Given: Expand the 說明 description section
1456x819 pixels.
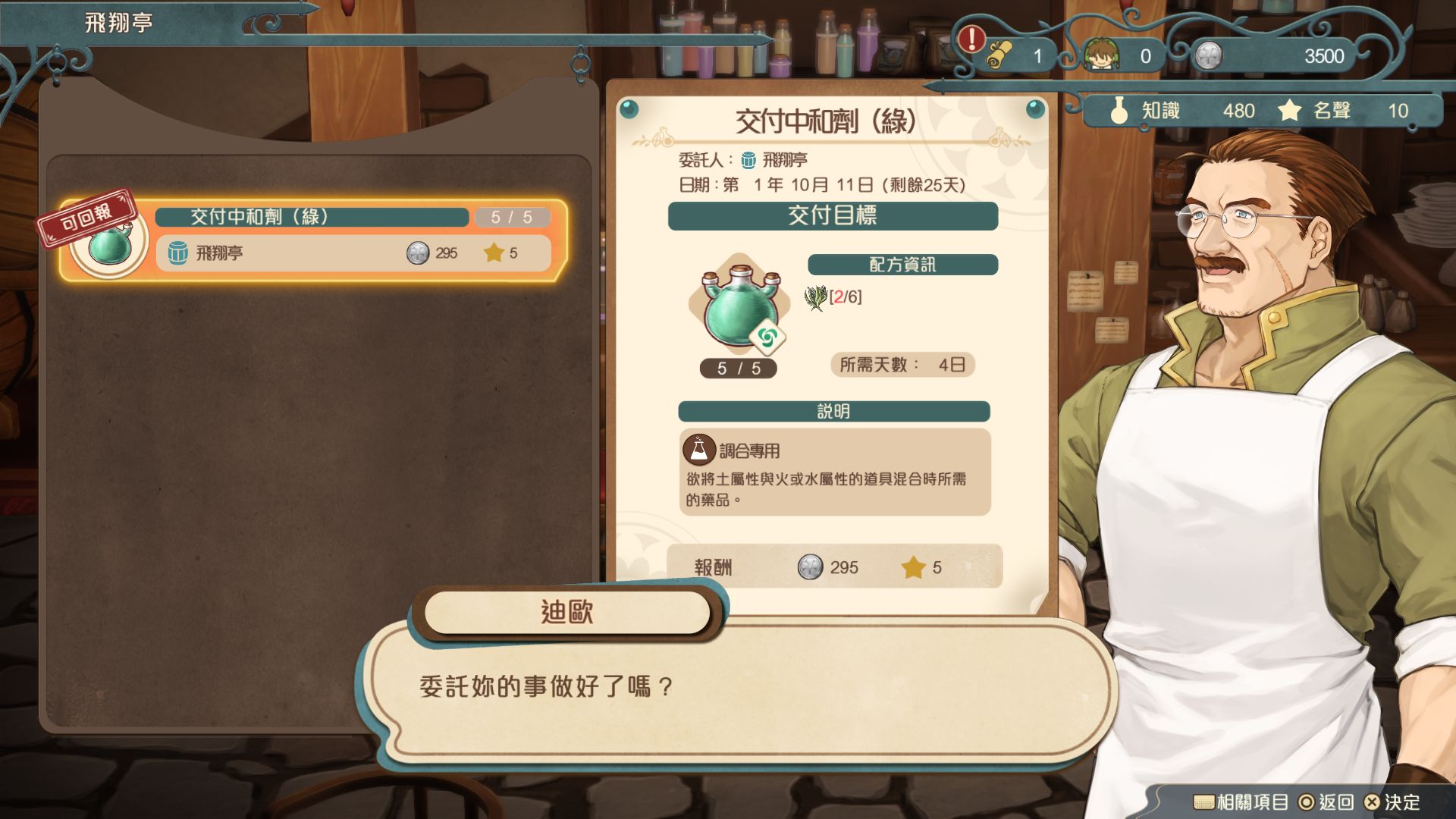Looking at the screenshot, I should click(834, 413).
